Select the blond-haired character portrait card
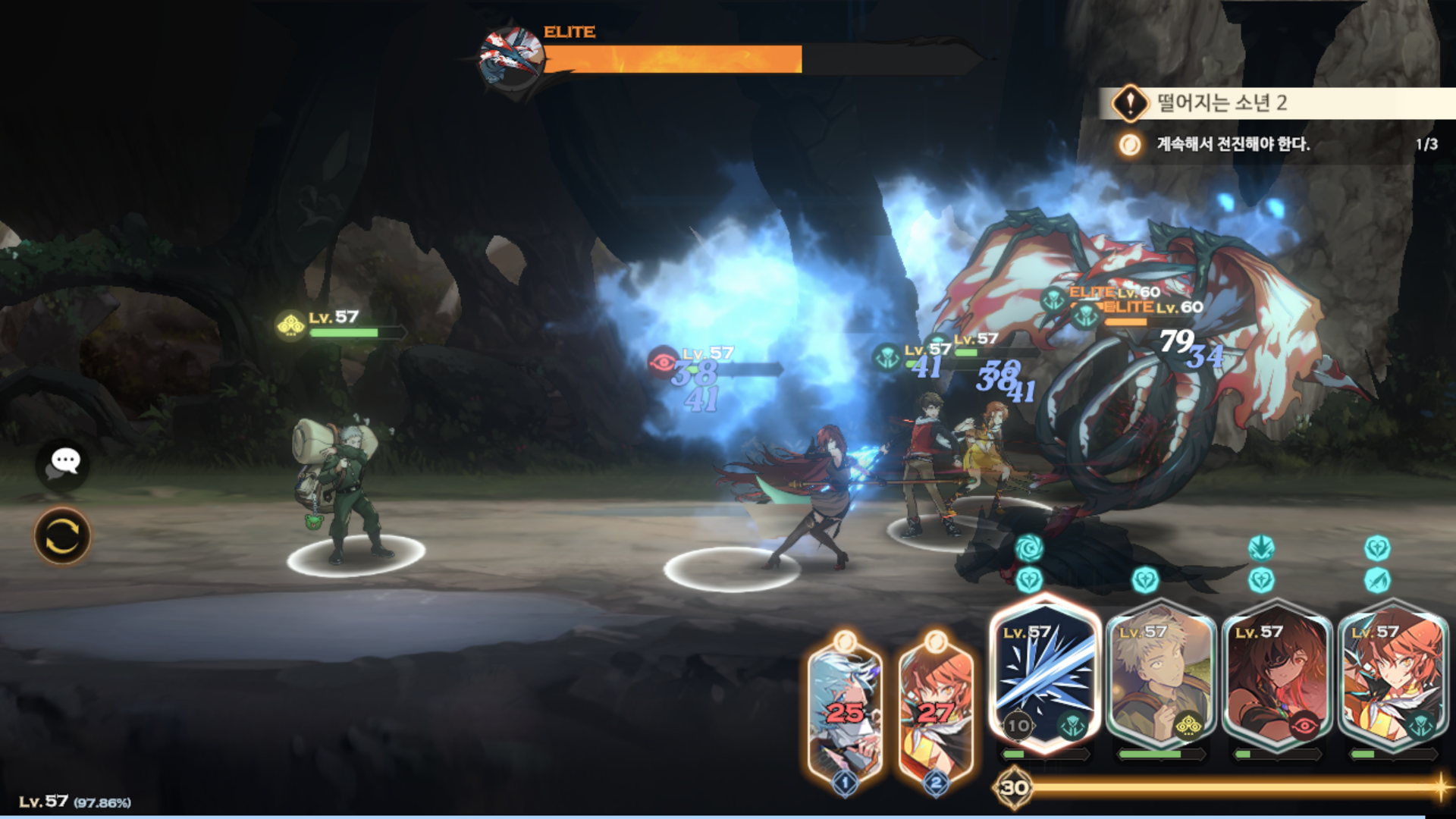Image resolution: width=1456 pixels, height=819 pixels. click(x=1161, y=675)
